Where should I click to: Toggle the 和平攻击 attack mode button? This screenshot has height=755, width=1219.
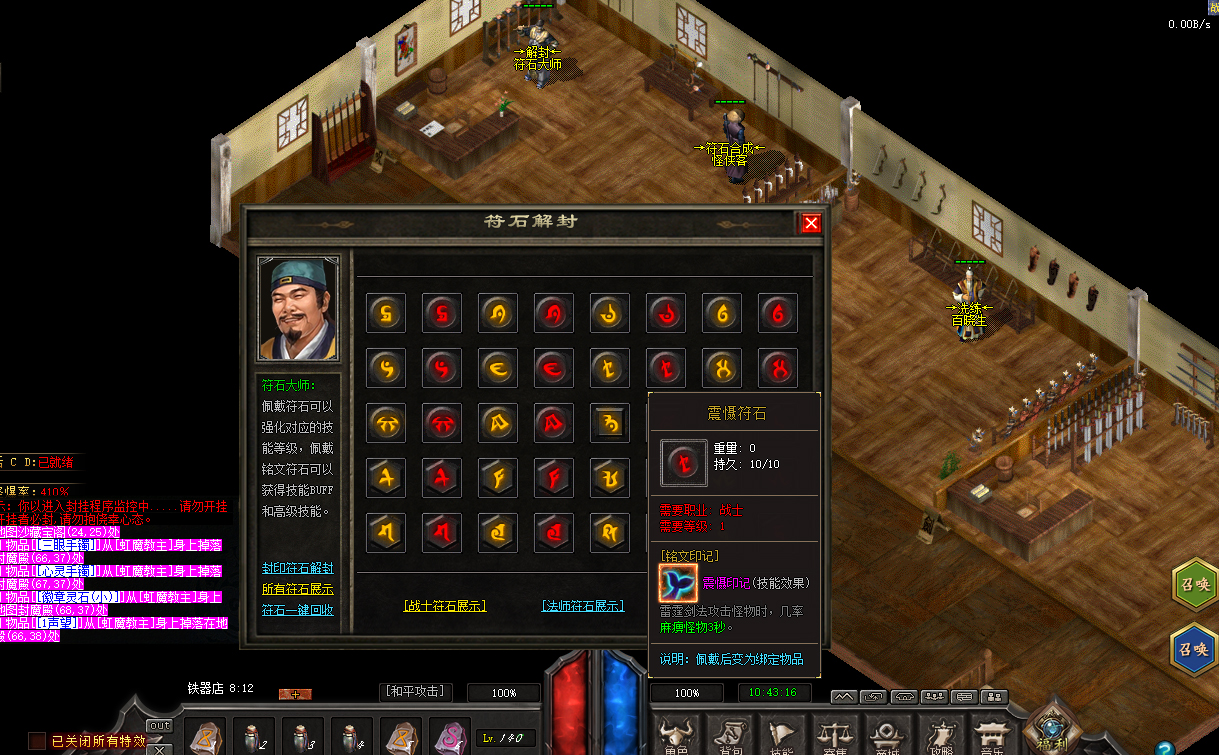point(417,692)
